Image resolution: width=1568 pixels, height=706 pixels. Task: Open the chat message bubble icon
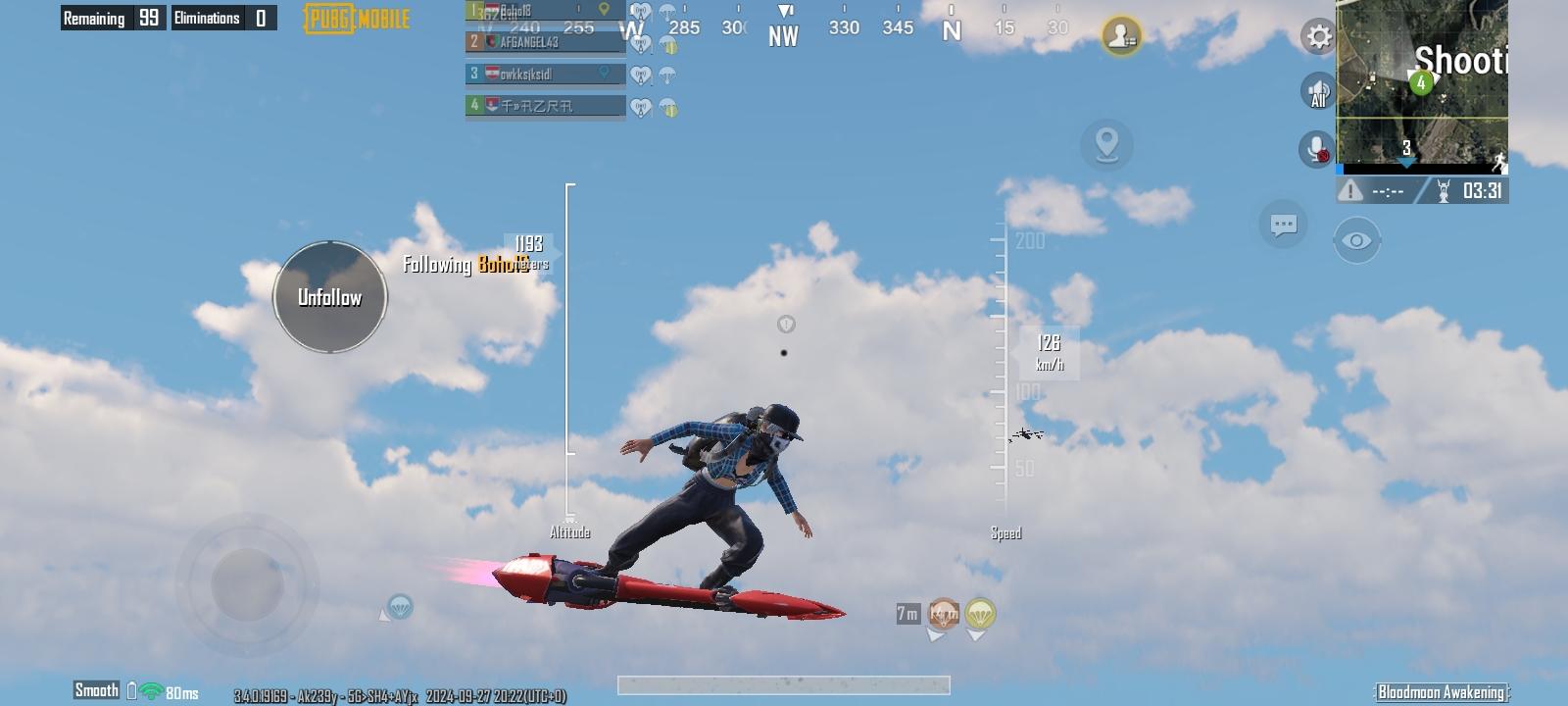(1284, 225)
